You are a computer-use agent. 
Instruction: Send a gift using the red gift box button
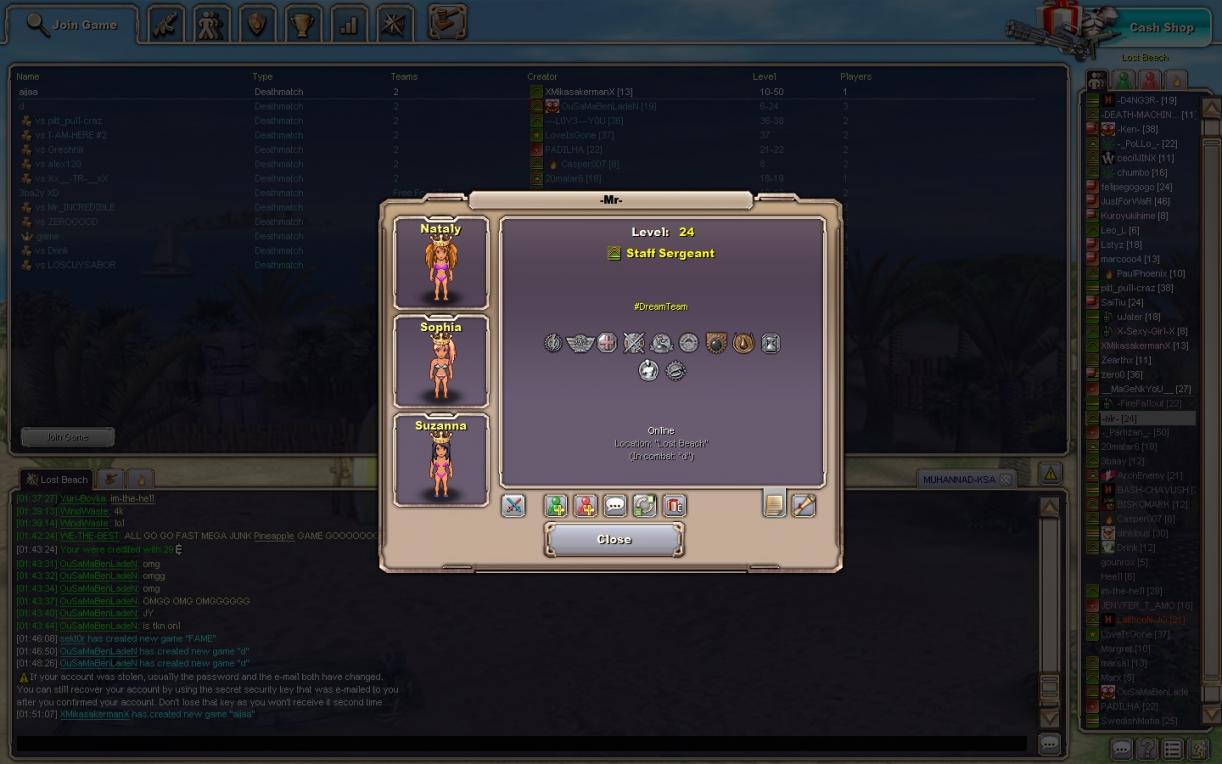[675, 506]
